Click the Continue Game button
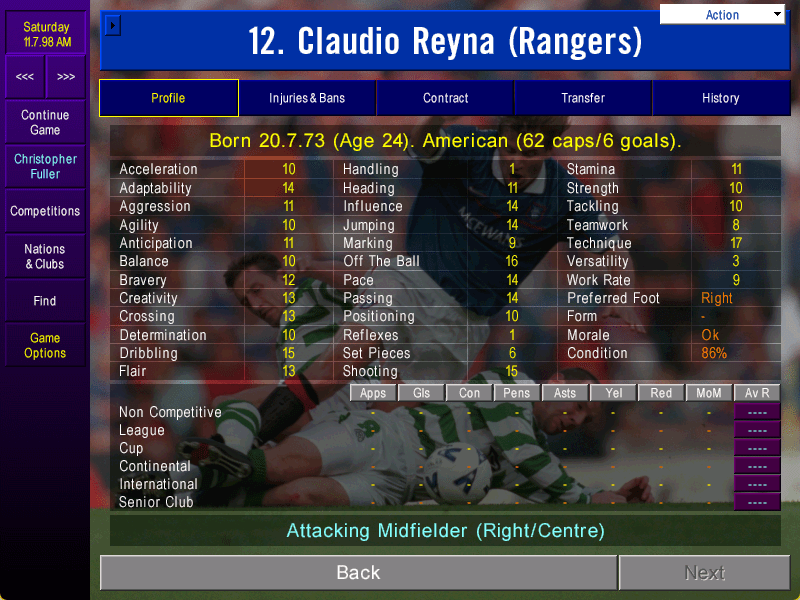 point(45,123)
